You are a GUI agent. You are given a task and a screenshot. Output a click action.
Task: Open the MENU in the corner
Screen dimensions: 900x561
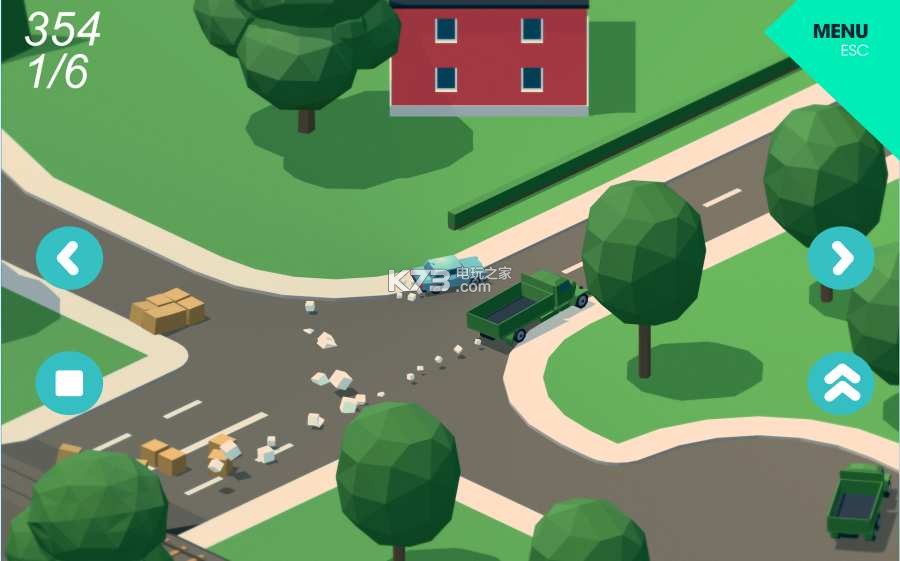click(x=840, y=36)
